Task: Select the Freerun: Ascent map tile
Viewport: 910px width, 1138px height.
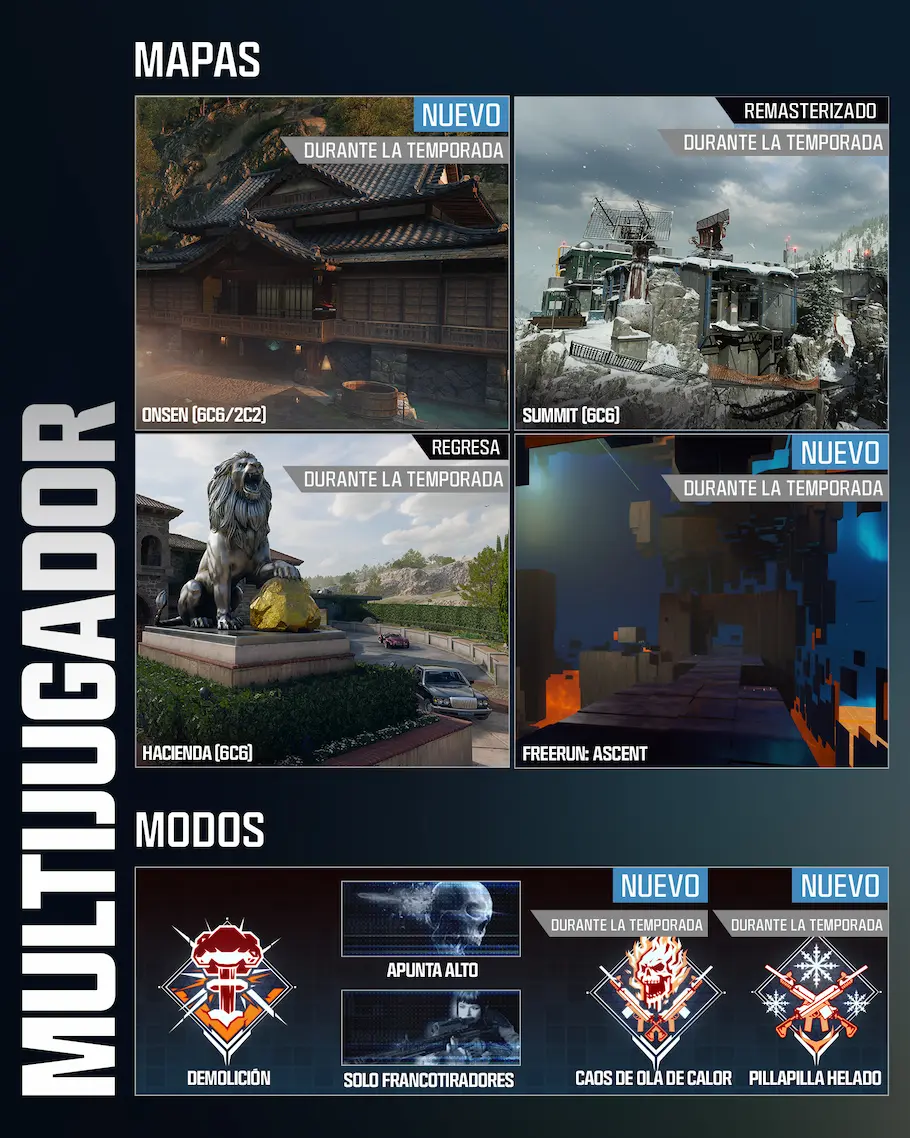Action: click(x=701, y=600)
